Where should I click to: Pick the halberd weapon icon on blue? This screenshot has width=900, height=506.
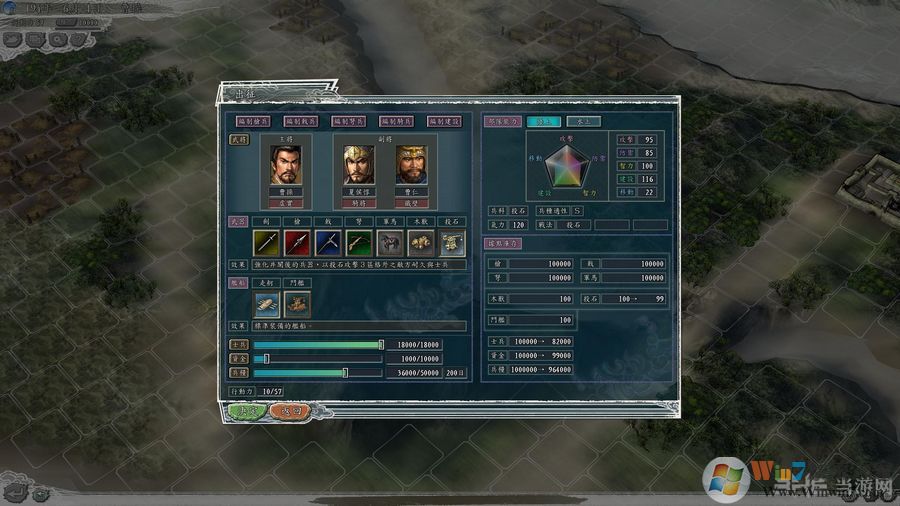point(328,241)
